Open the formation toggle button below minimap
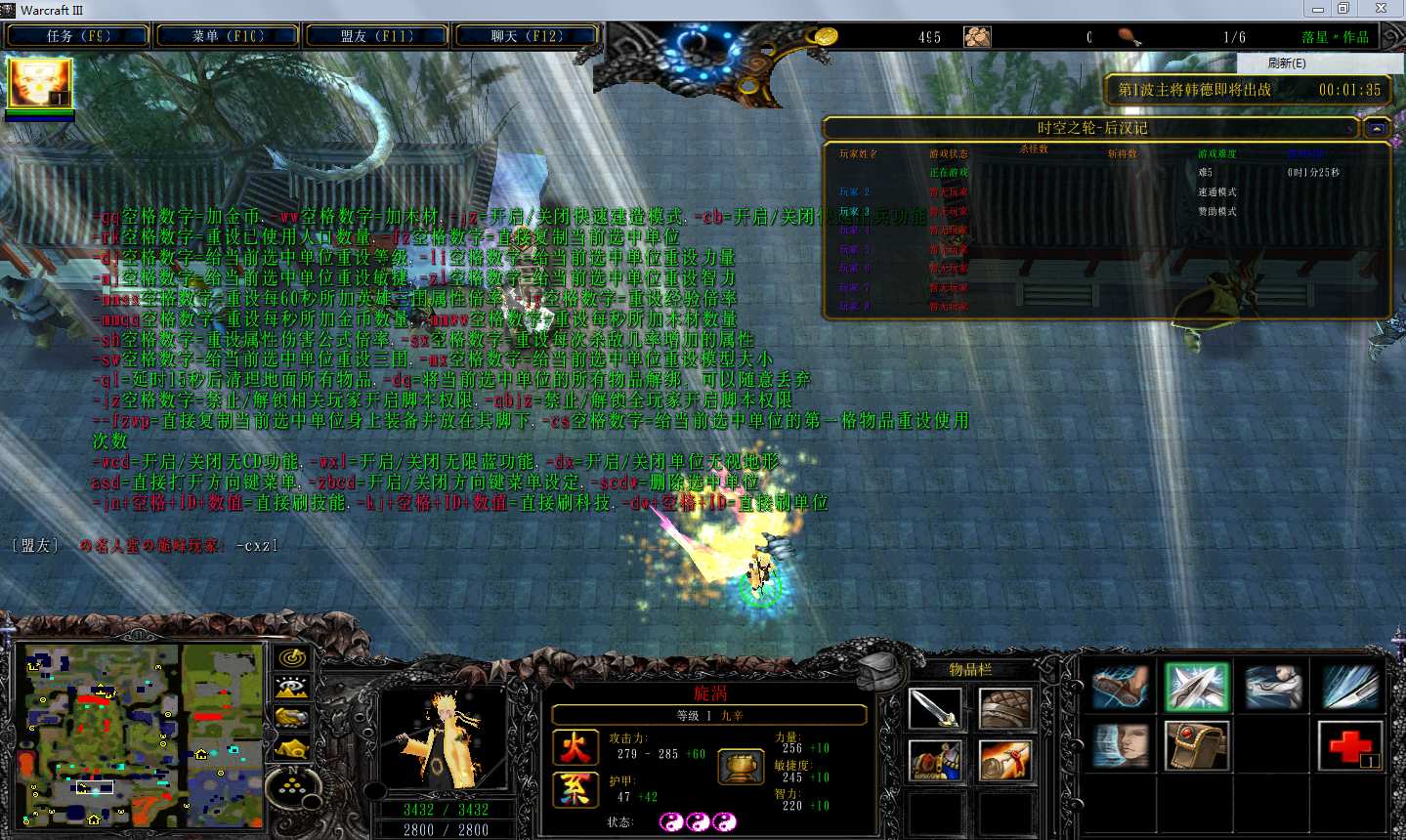This screenshot has width=1406, height=840. 292,779
